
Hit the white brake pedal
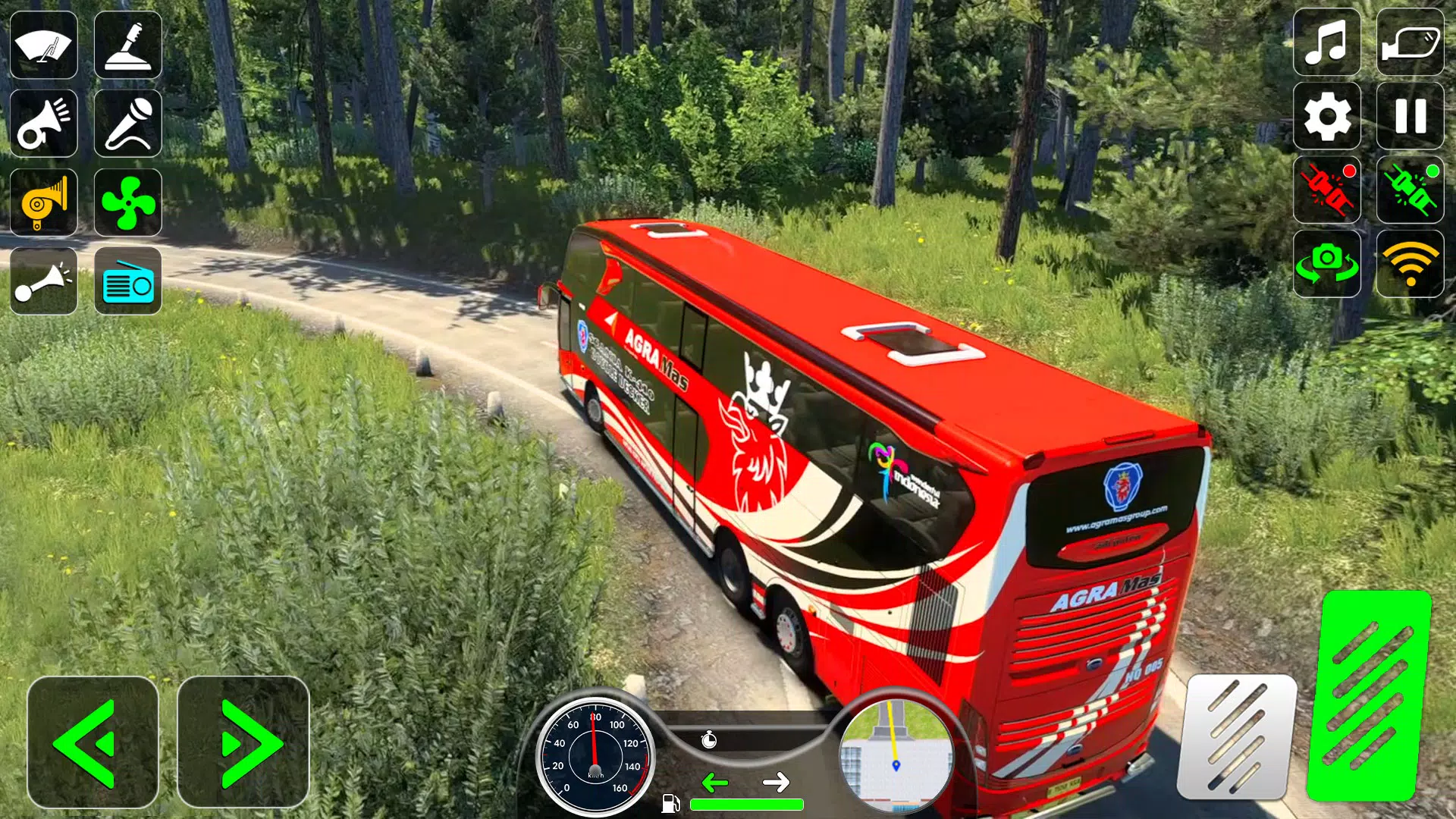1237,737
